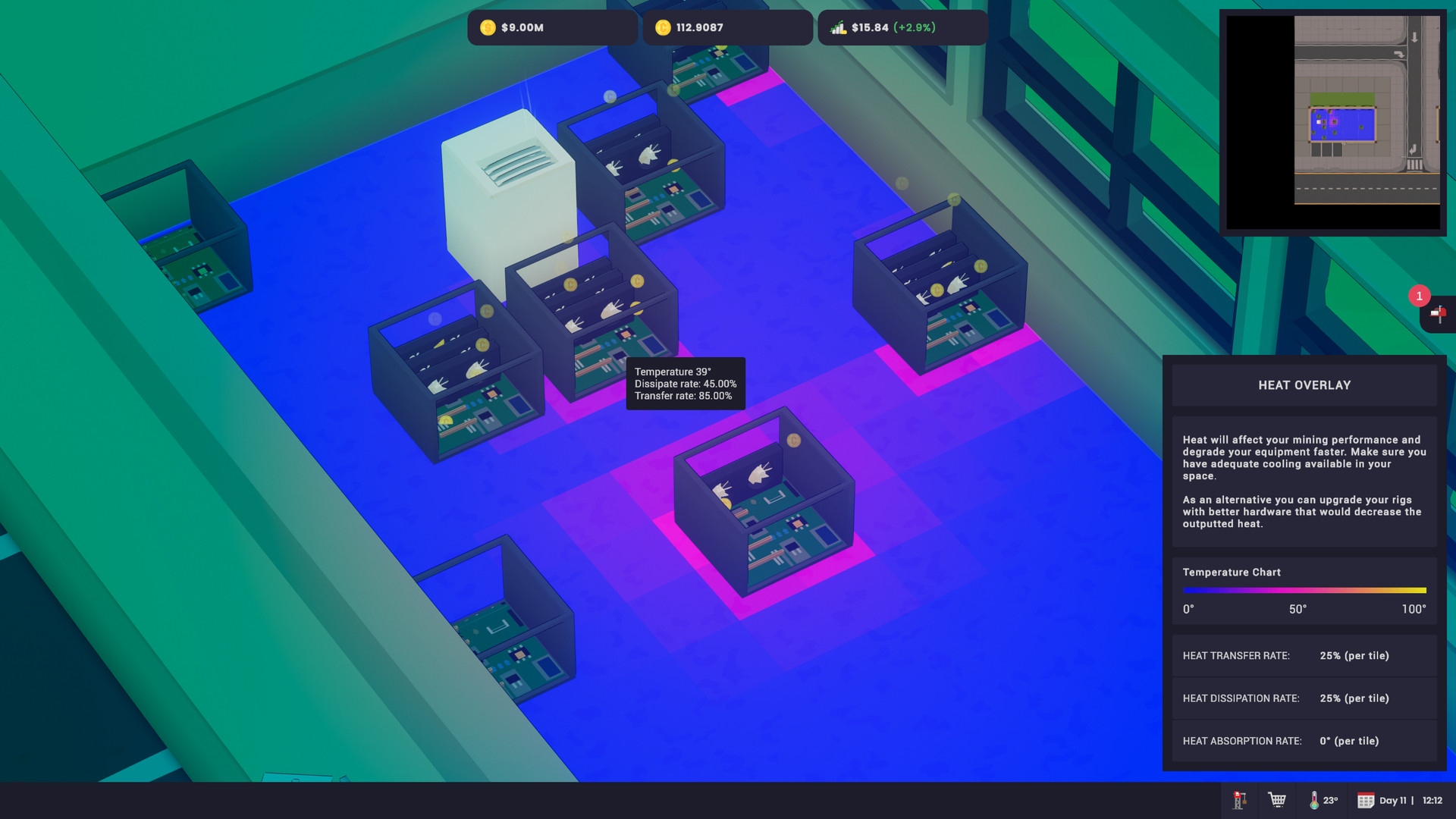The width and height of the screenshot is (1456, 819).
Task: Toggle the 23° temperature display
Action: (x=1331, y=800)
